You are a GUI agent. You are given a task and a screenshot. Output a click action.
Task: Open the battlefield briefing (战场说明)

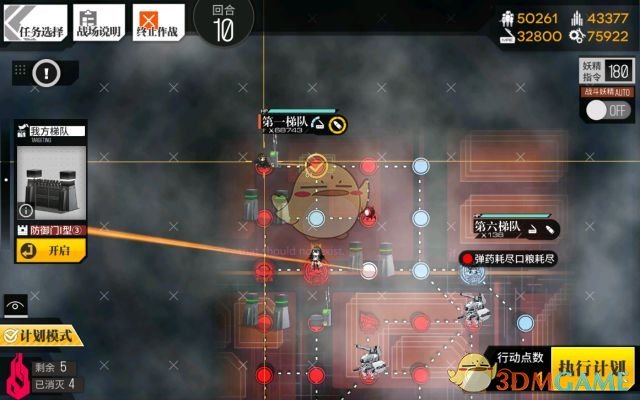click(x=98, y=24)
